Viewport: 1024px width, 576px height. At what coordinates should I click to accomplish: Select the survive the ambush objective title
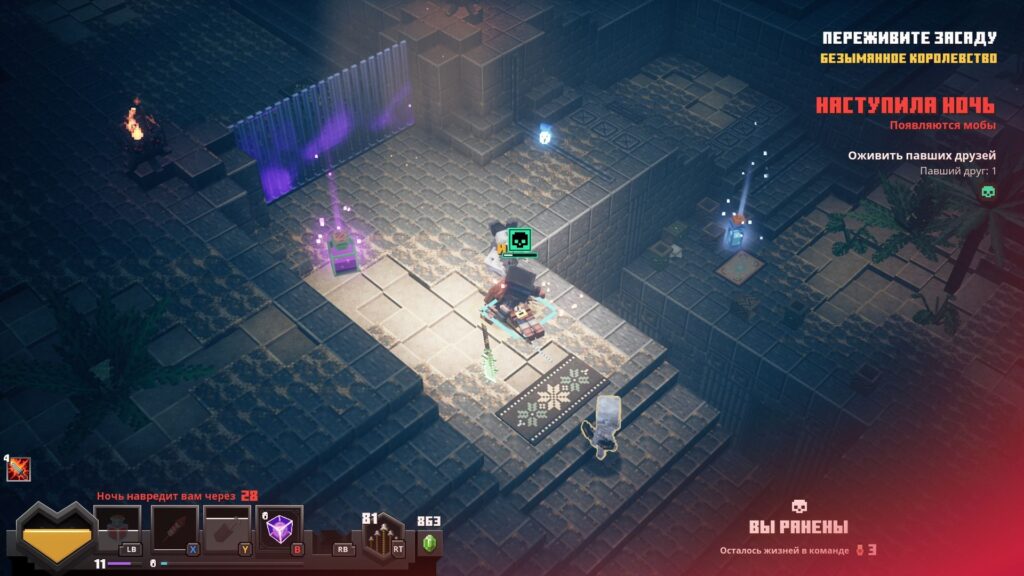pos(909,38)
